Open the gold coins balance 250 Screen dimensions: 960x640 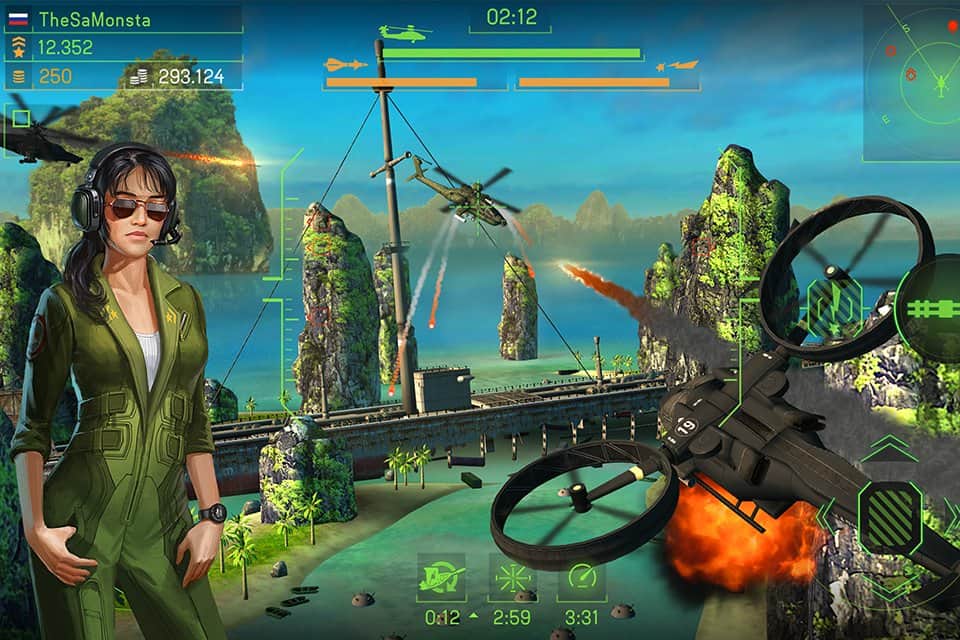[54, 76]
